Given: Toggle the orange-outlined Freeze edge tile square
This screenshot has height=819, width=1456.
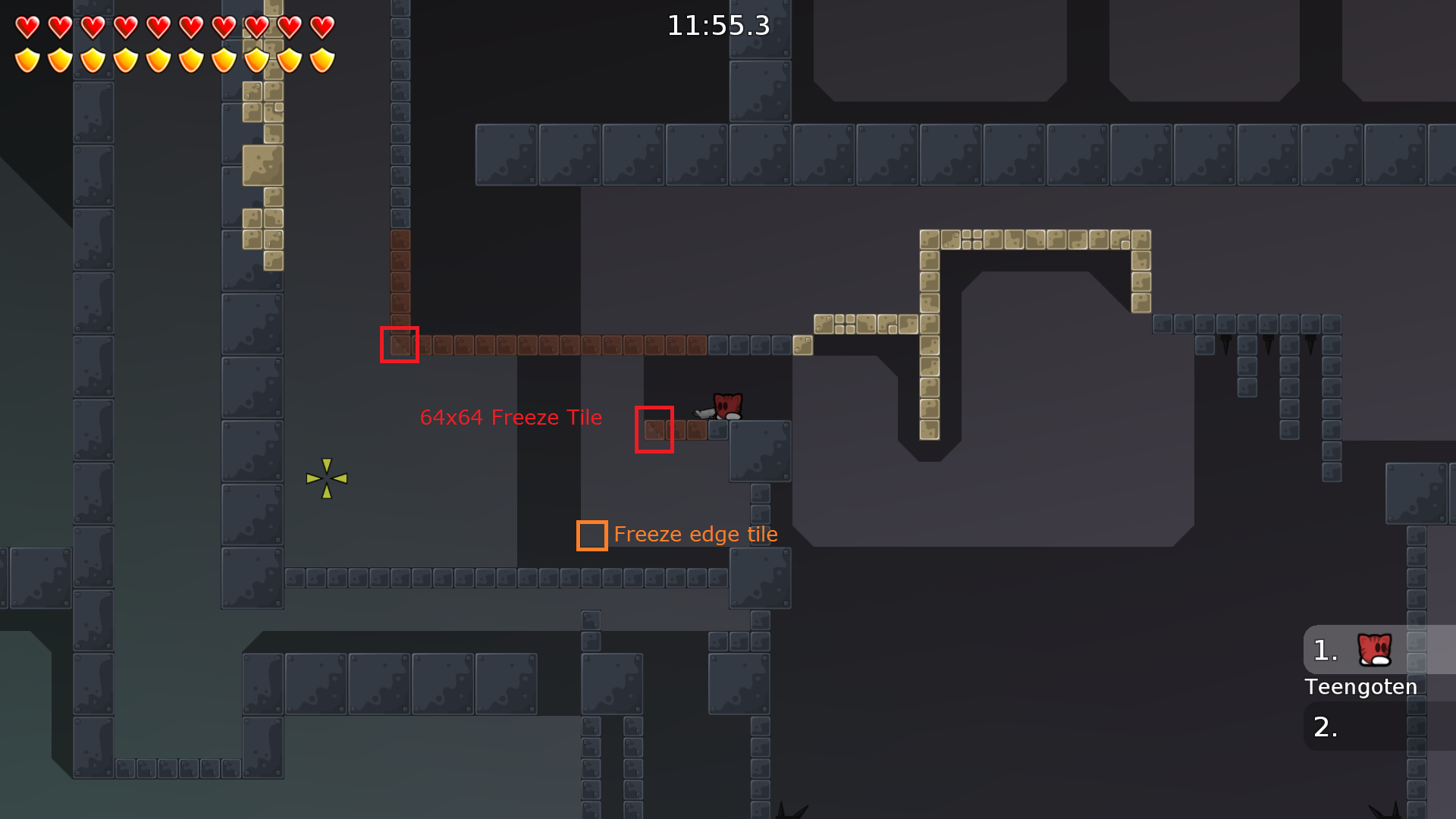Looking at the screenshot, I should coord(591,535).
